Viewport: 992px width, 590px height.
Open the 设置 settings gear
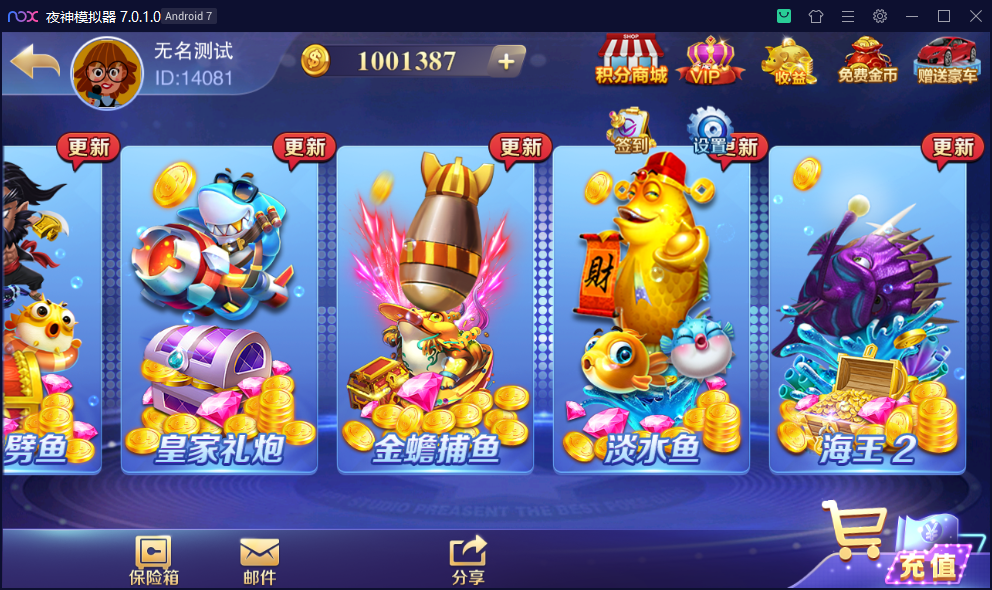710,132
